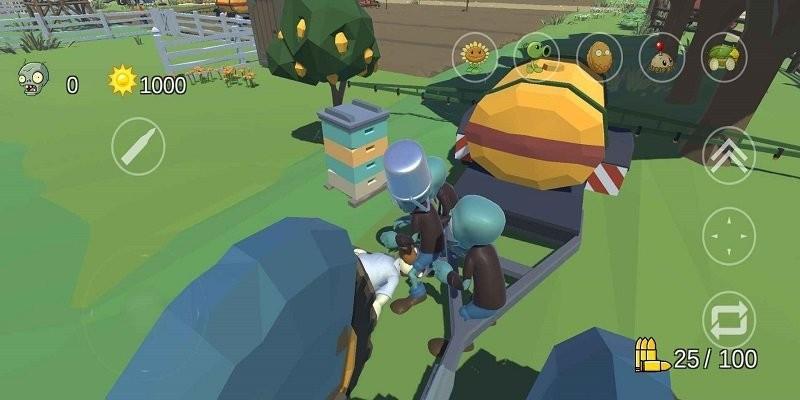The height and width of the screenshot is (400, 800).
Task: Select the Sunflower plant icon
Action: pos(476,56)
